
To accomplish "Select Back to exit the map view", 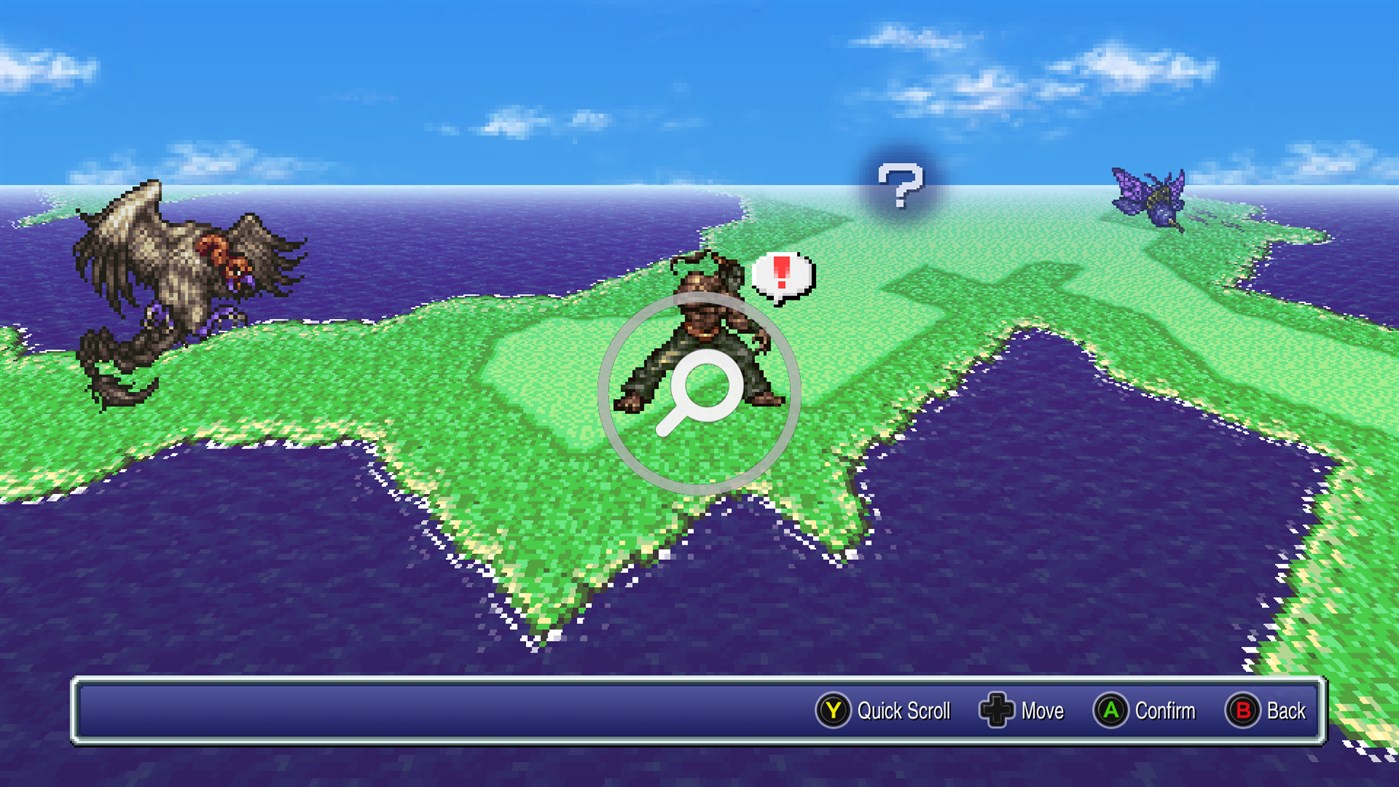I will coord(1286,711).
